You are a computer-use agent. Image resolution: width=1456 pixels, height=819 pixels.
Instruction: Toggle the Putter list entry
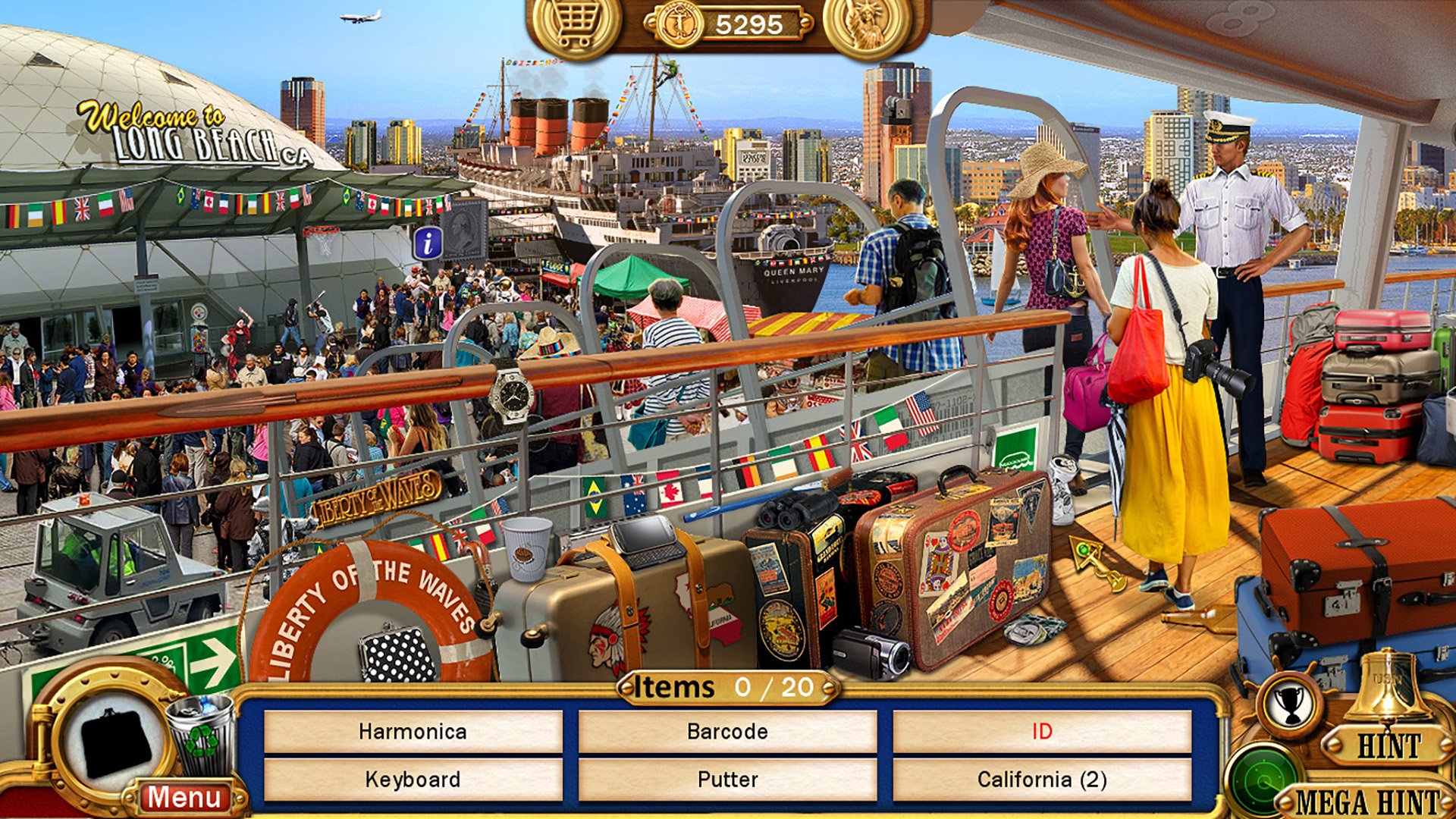click(x=728, y=778)
